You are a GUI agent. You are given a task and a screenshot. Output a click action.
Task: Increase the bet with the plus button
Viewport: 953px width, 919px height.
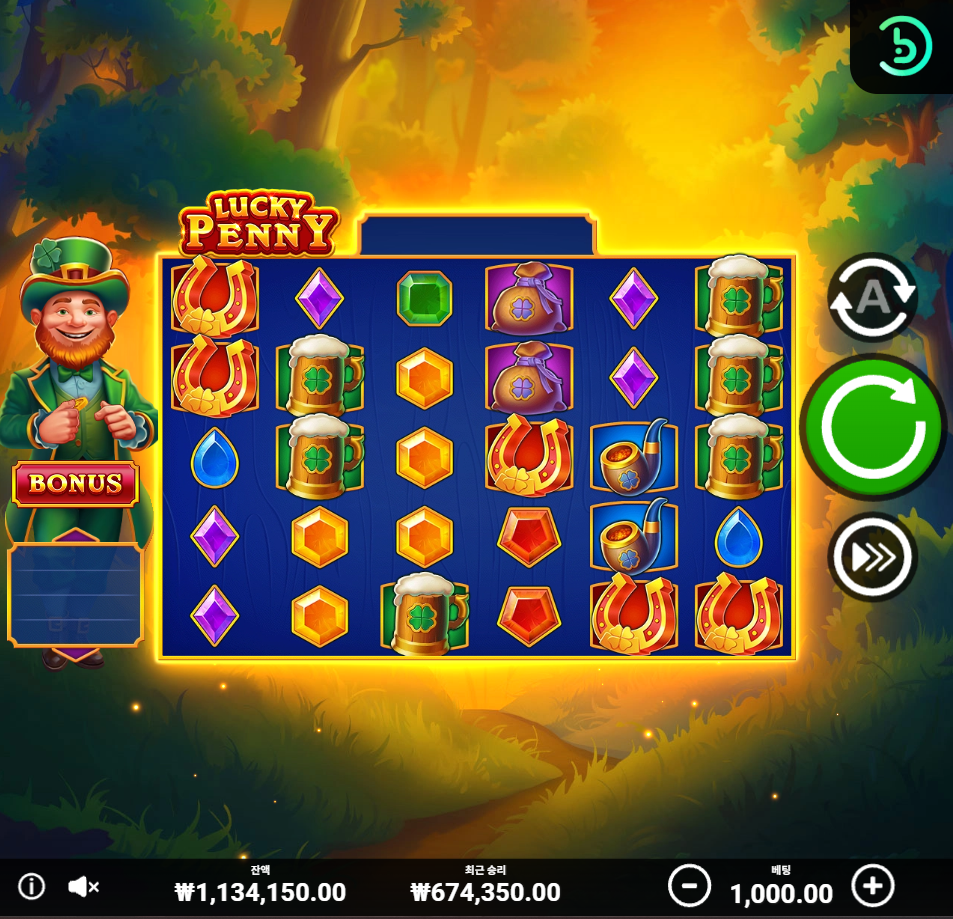click(x=872, y=886)
